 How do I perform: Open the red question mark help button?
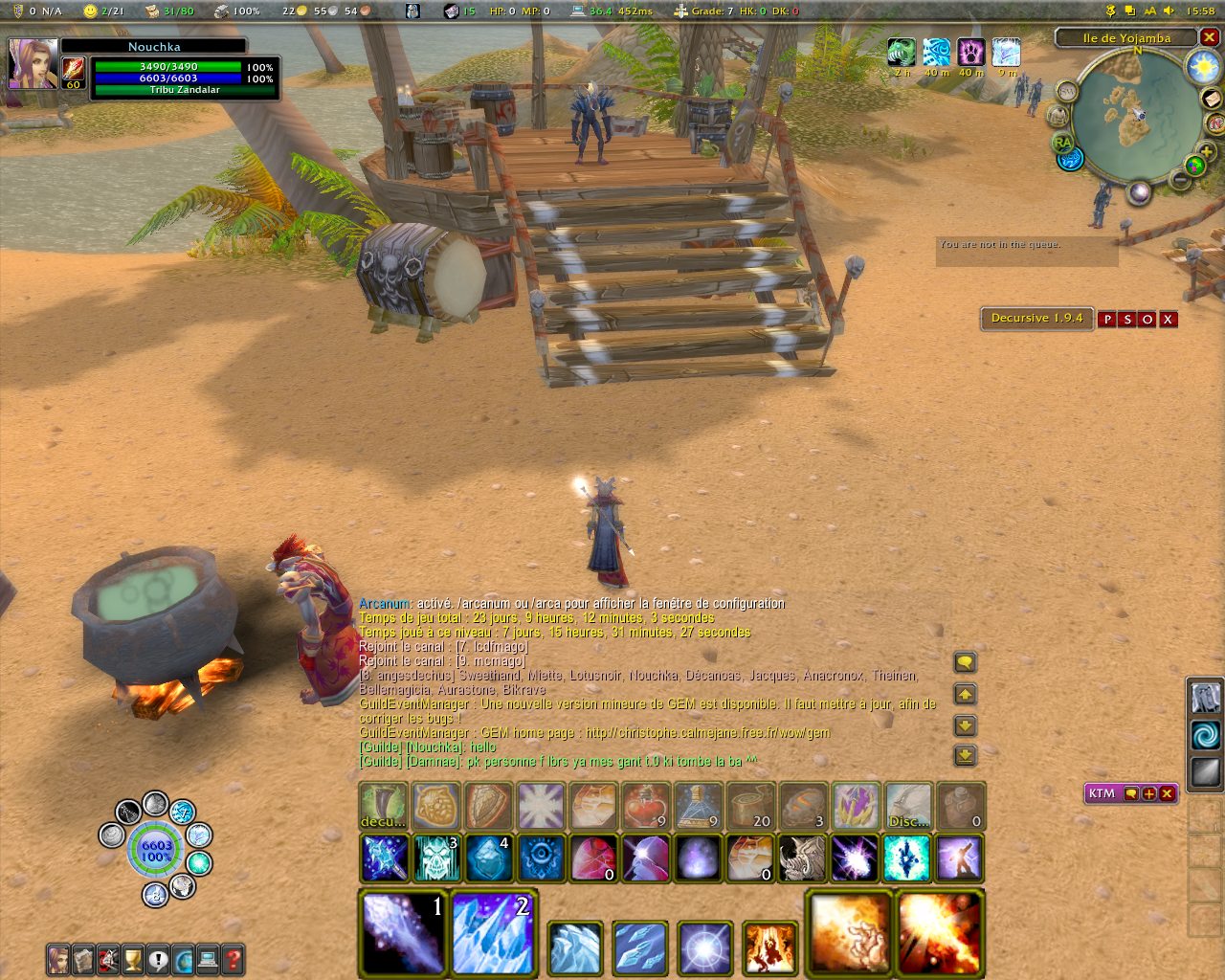[x=233, y=959]
